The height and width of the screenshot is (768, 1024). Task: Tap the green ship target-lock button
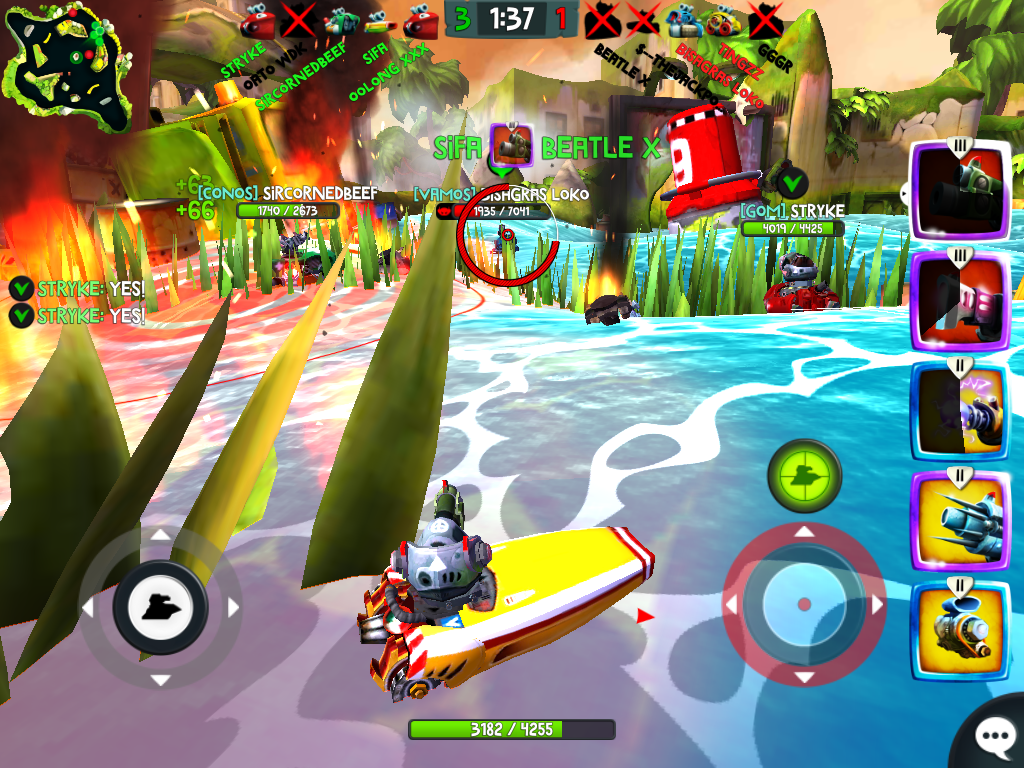803,477
